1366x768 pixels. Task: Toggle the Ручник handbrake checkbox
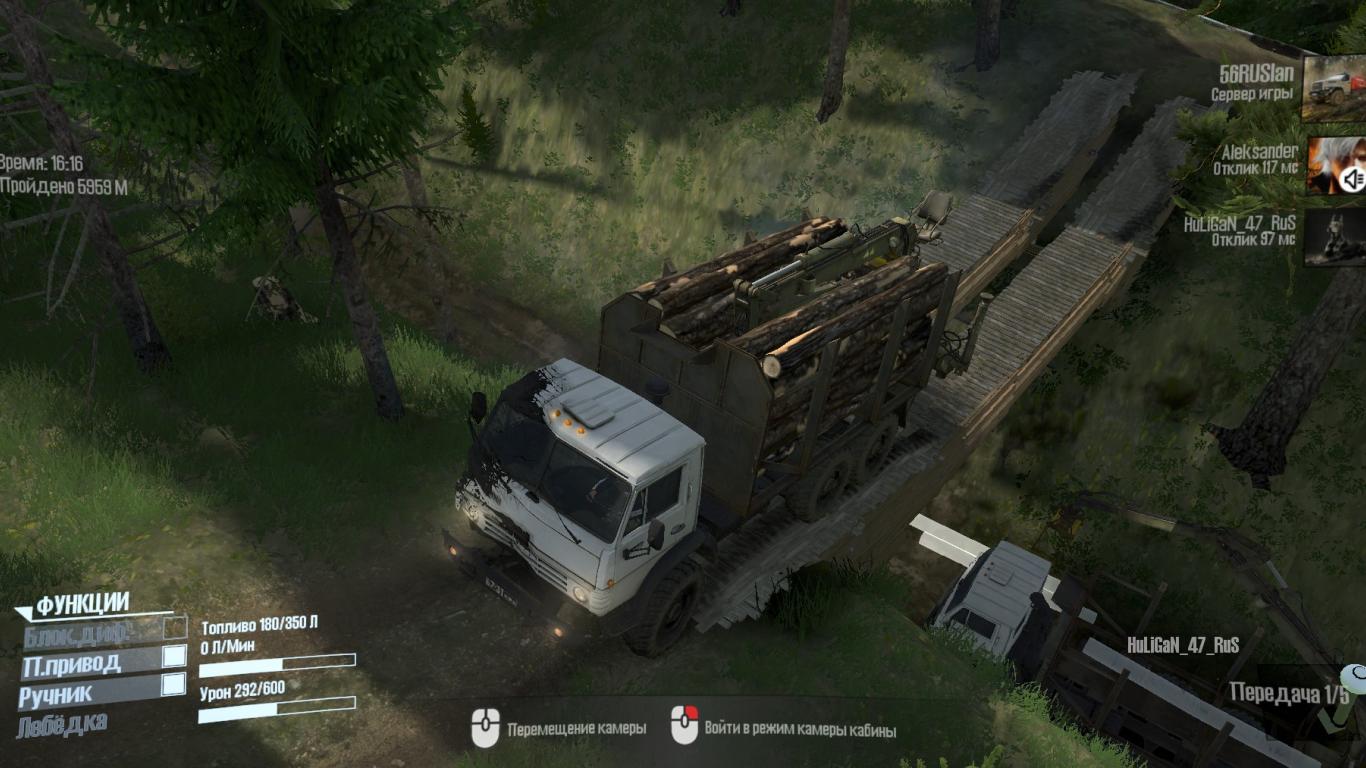pyautogui.click(x=174, y=684)
